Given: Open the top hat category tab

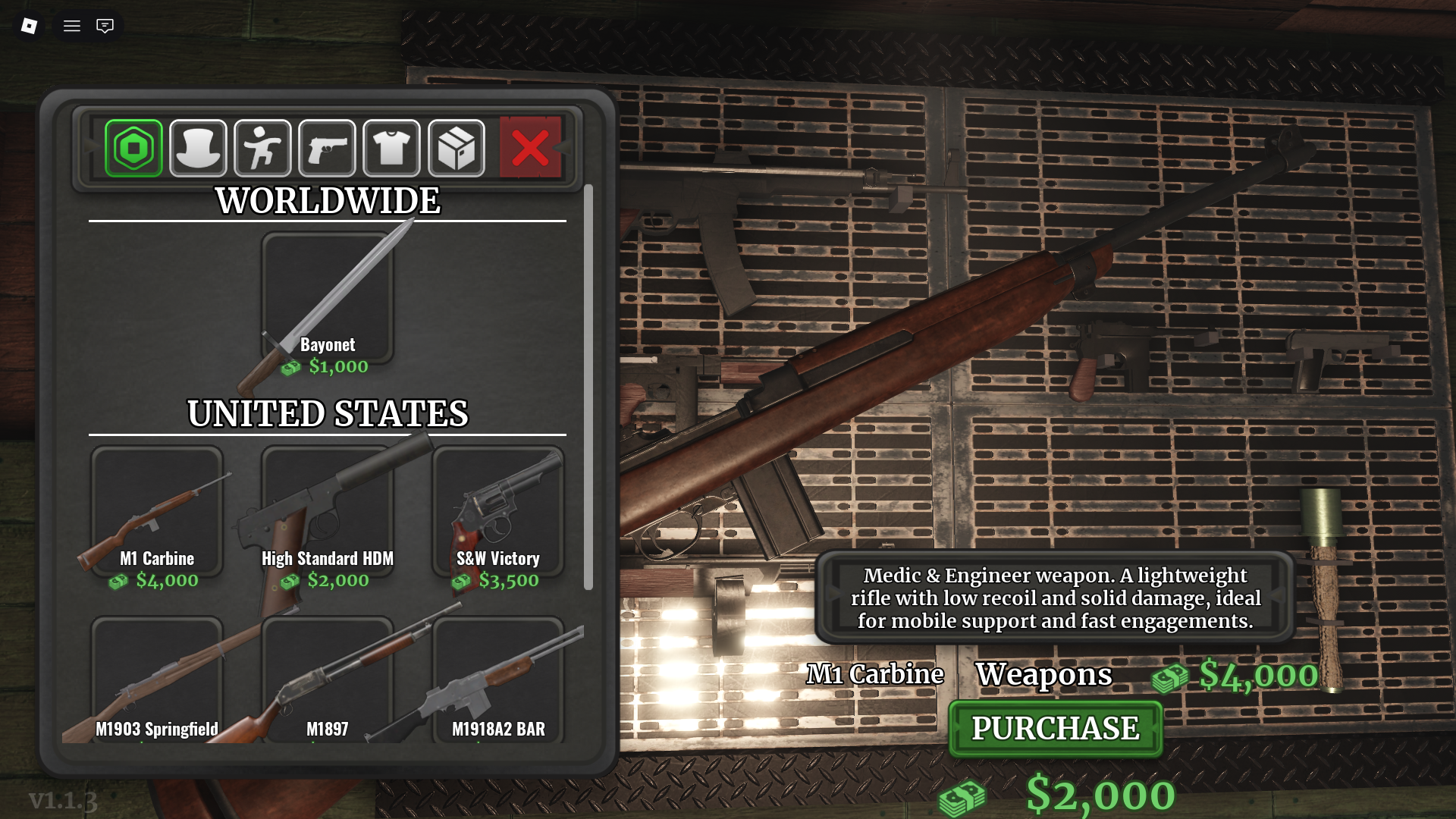Looking at the screenshot, I should click(198, 147).
